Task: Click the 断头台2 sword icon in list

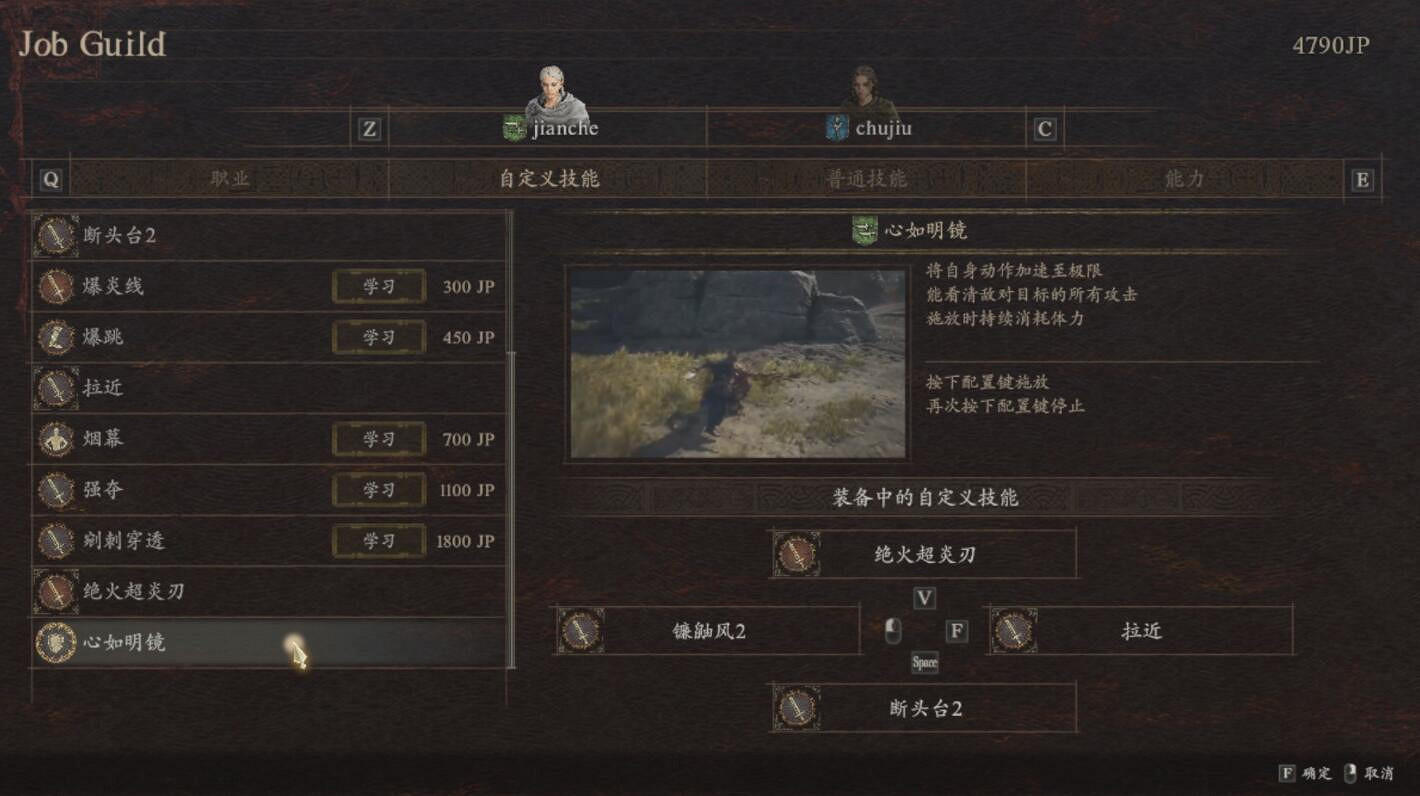Action: pos(57,236)
